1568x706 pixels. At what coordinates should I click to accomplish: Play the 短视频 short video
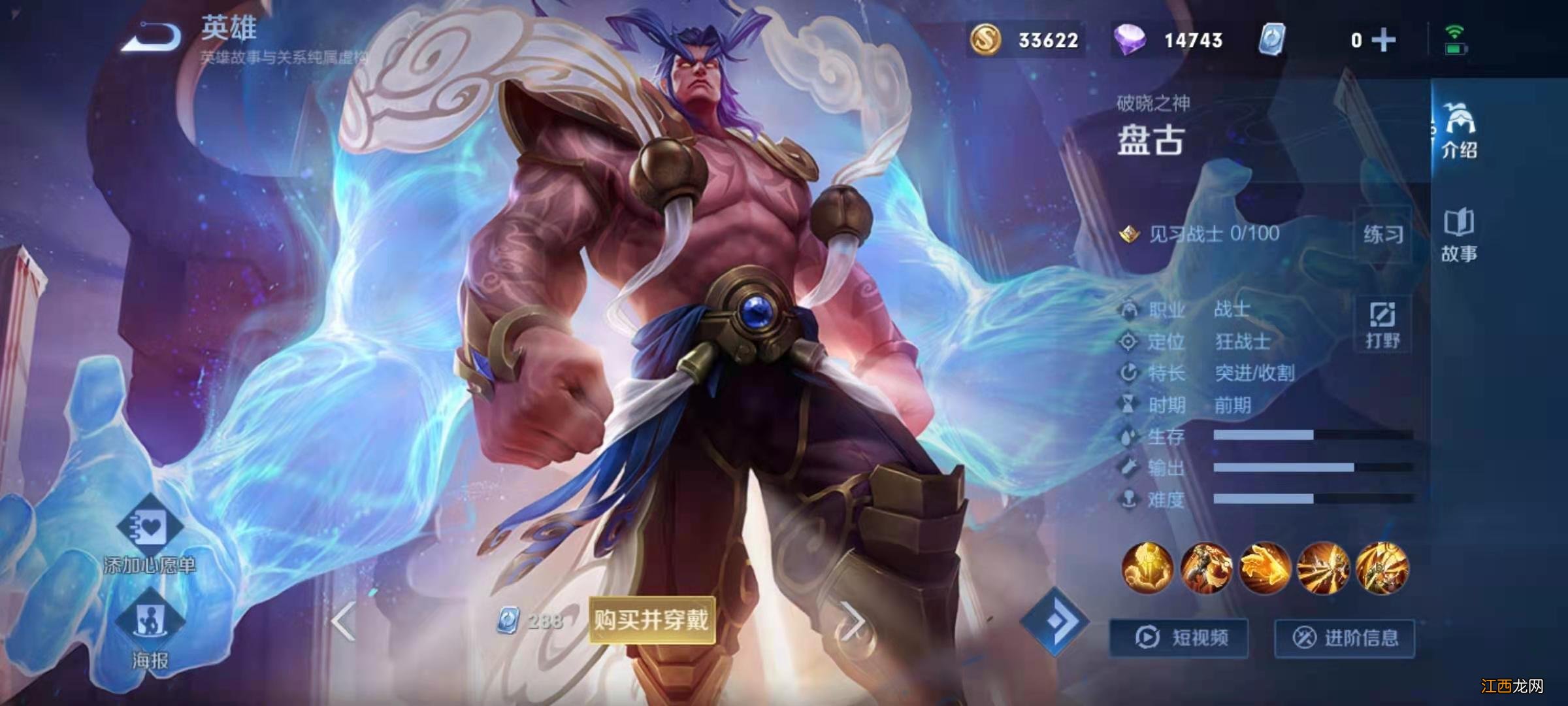click(x=1179, y=637)
